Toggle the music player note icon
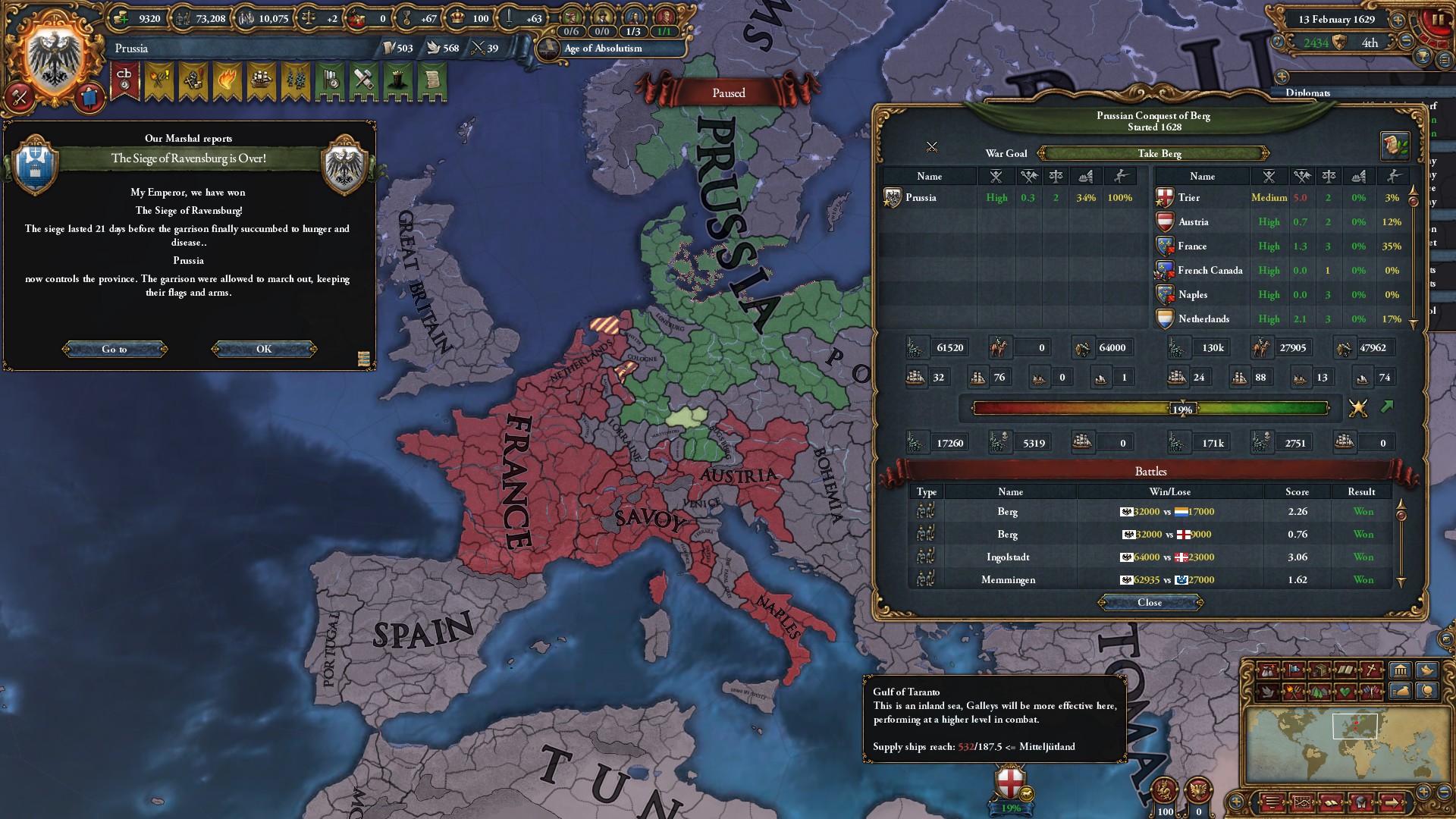This screenshot has width=1456, height=819. click(1277, 42)
